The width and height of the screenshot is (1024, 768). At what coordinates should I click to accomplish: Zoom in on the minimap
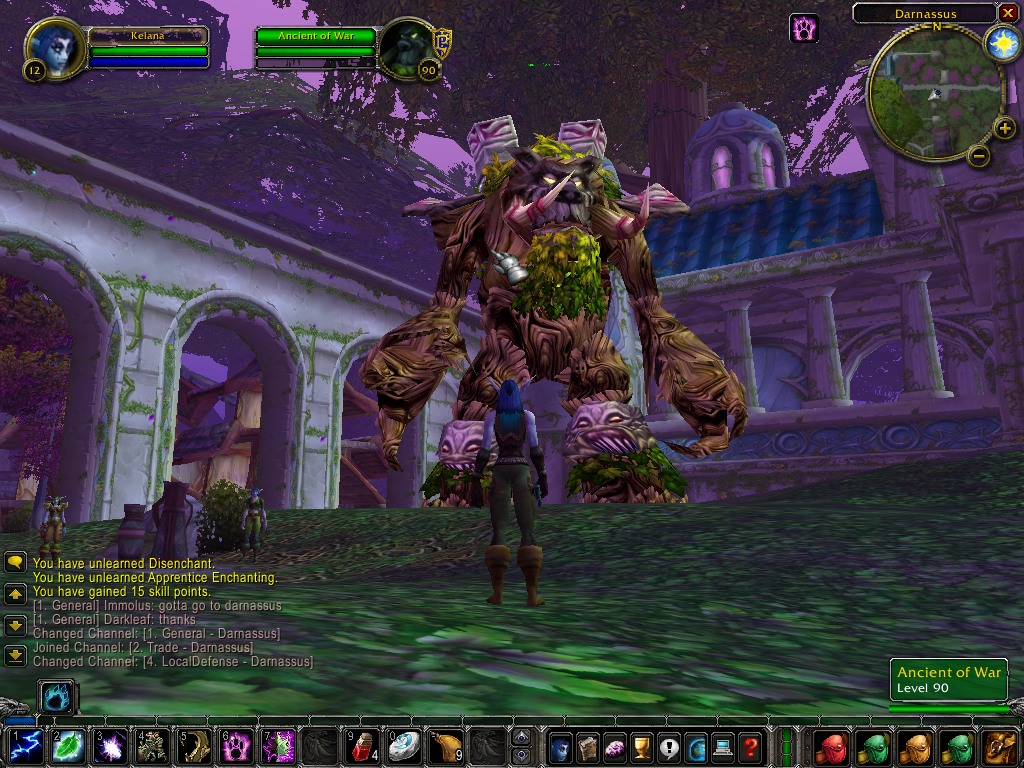point(1004,128)
